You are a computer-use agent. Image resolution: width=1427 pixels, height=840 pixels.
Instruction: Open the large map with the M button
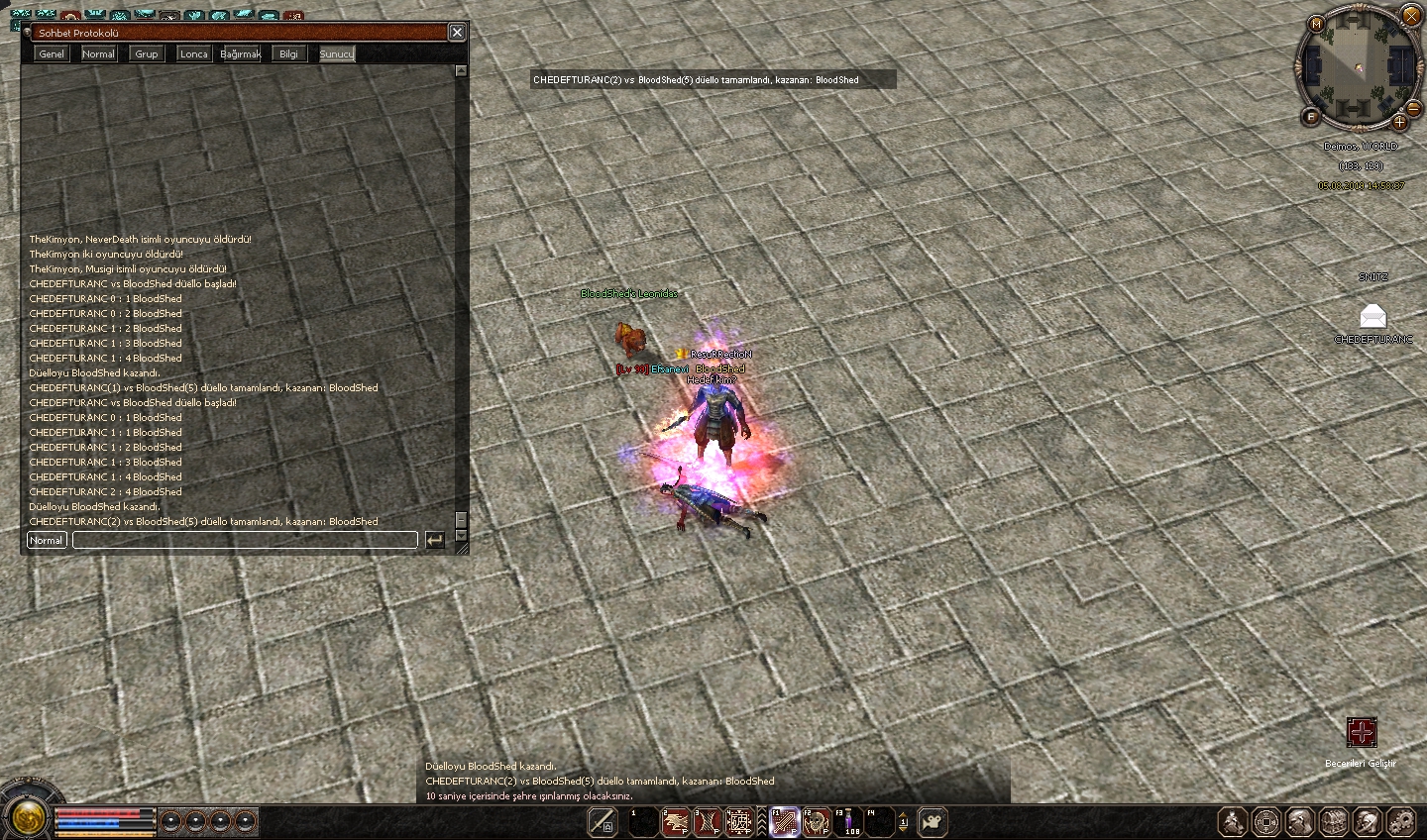[x=1317, y=24]
